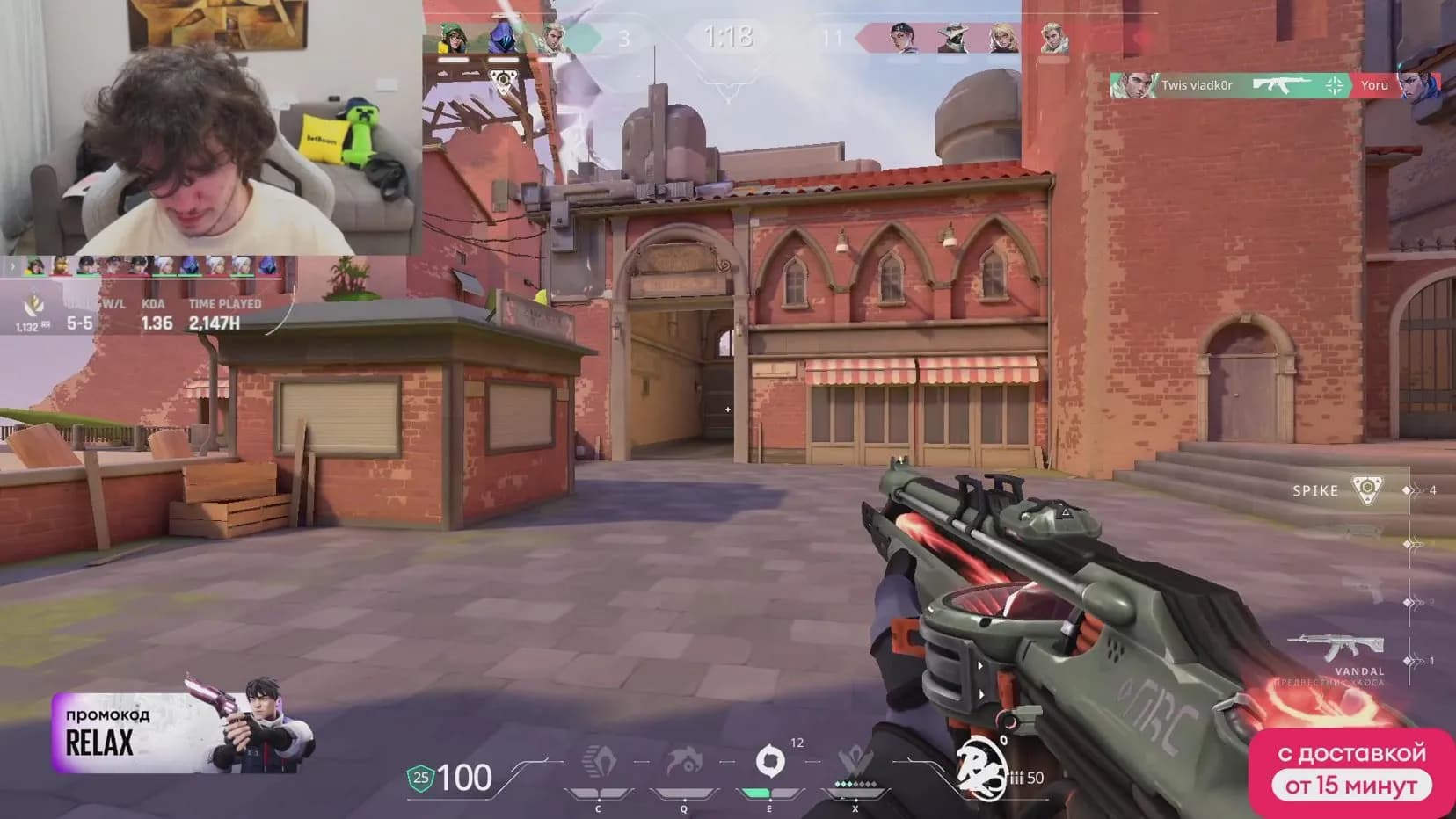The image size is (1456, 819).
Task: Pick Cypher's white-hat portrait in the top bar
Action: [x=952, y=39]
